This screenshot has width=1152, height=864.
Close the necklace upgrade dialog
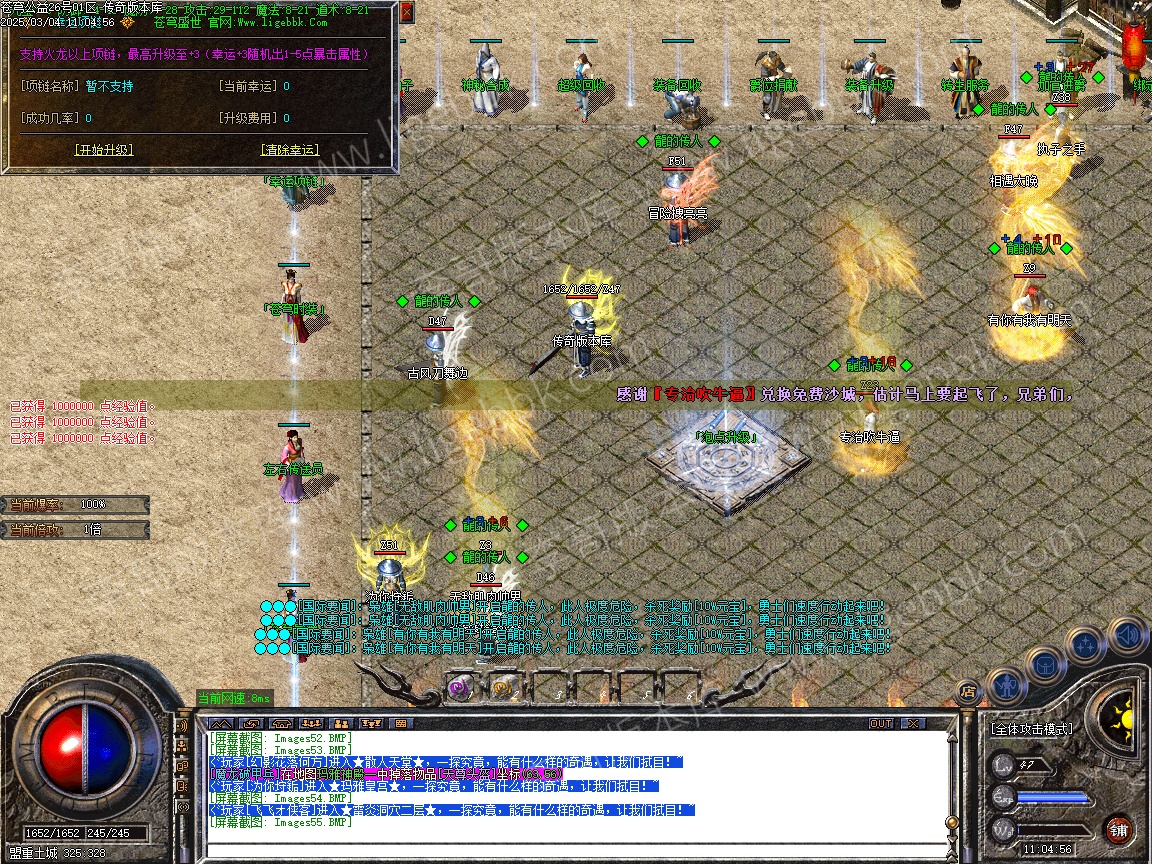click(406, 13)
